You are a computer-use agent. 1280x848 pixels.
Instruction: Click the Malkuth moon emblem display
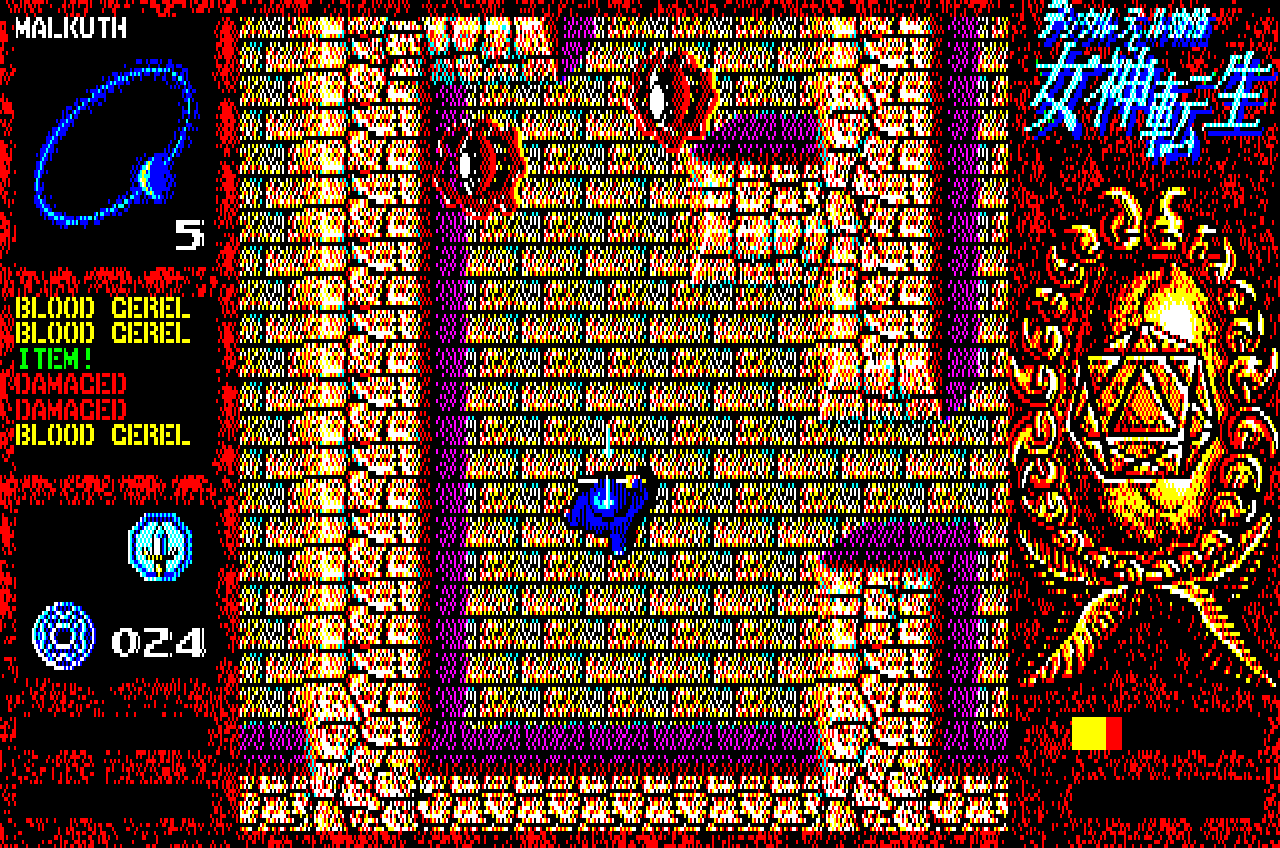(x=110, y=145)
